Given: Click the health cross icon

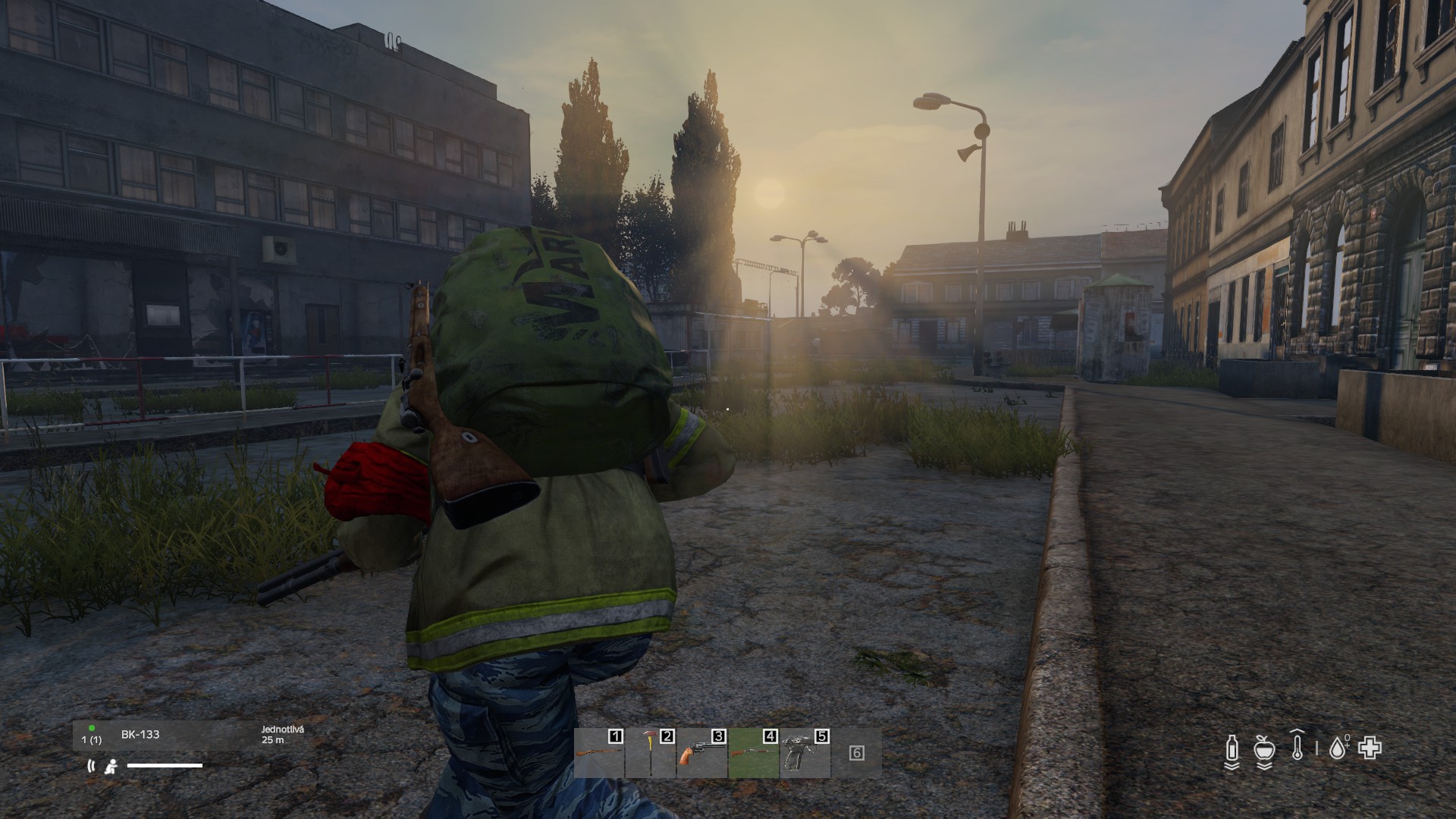Looking at the screenshot, I should click(1370, 748).
